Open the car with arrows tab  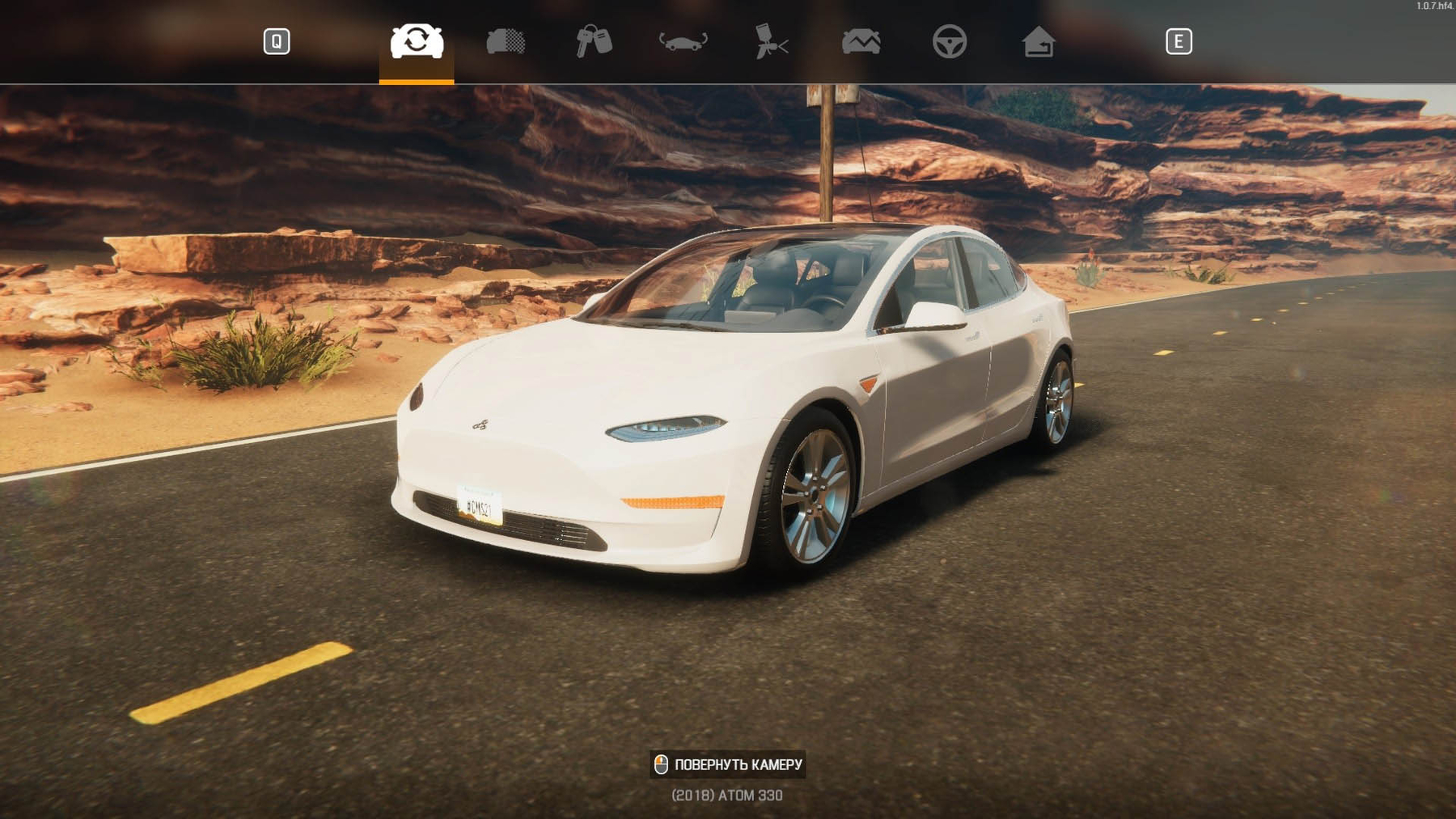(x=684, y=41)
